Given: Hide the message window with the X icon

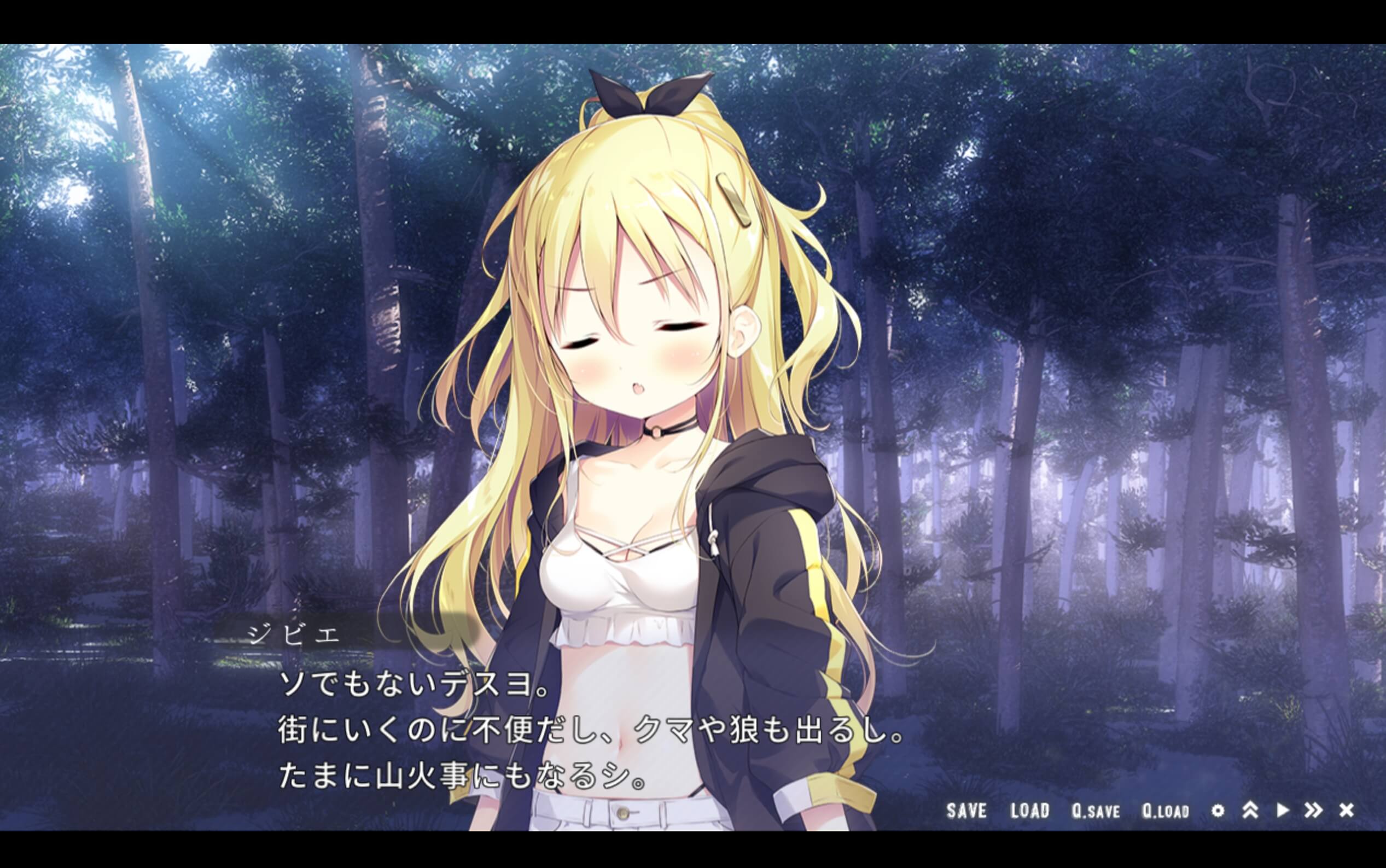Looking at the screenshot, I should 1347,810.
